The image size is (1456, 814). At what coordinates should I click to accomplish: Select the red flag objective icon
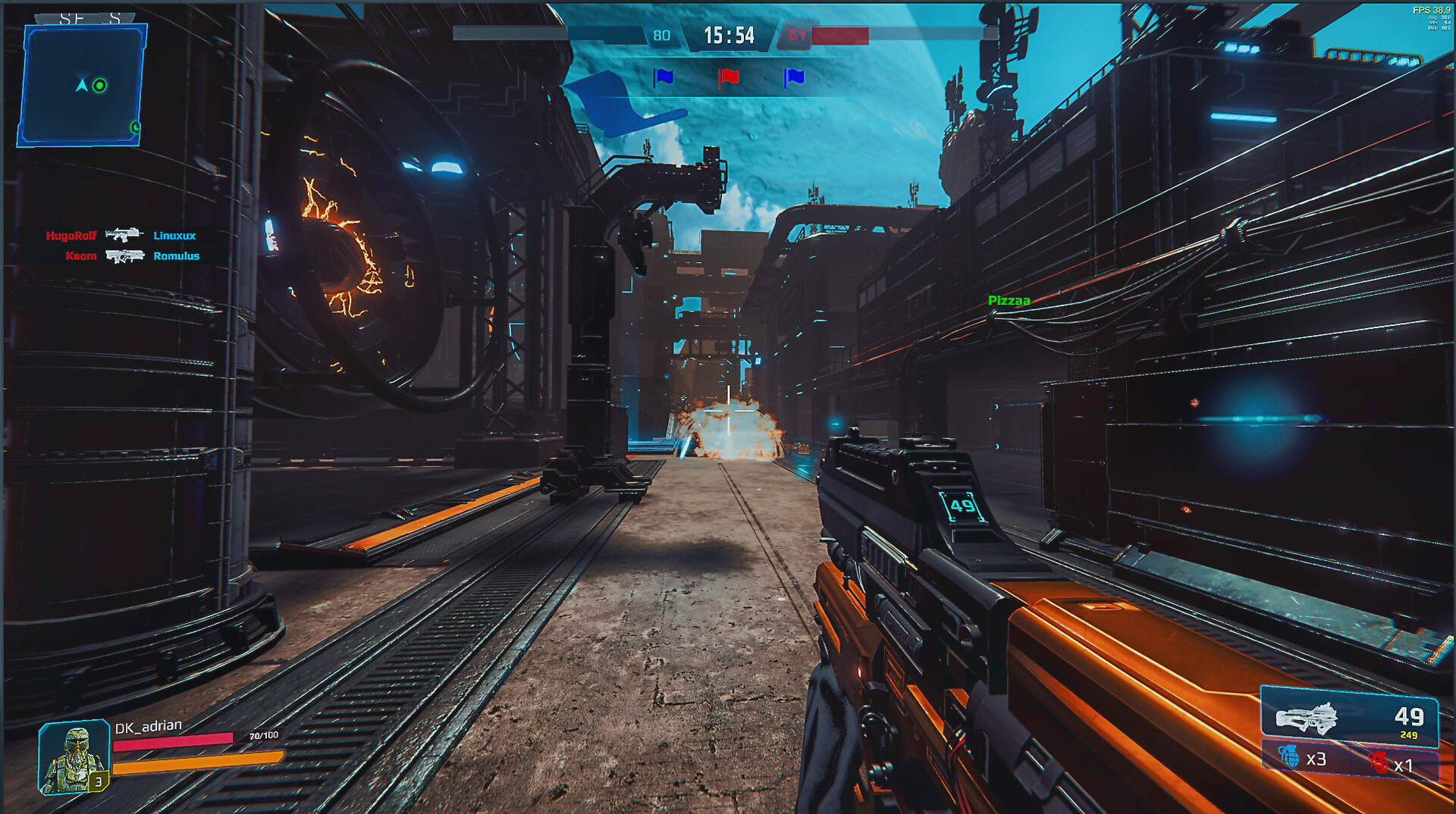[728, 77]
